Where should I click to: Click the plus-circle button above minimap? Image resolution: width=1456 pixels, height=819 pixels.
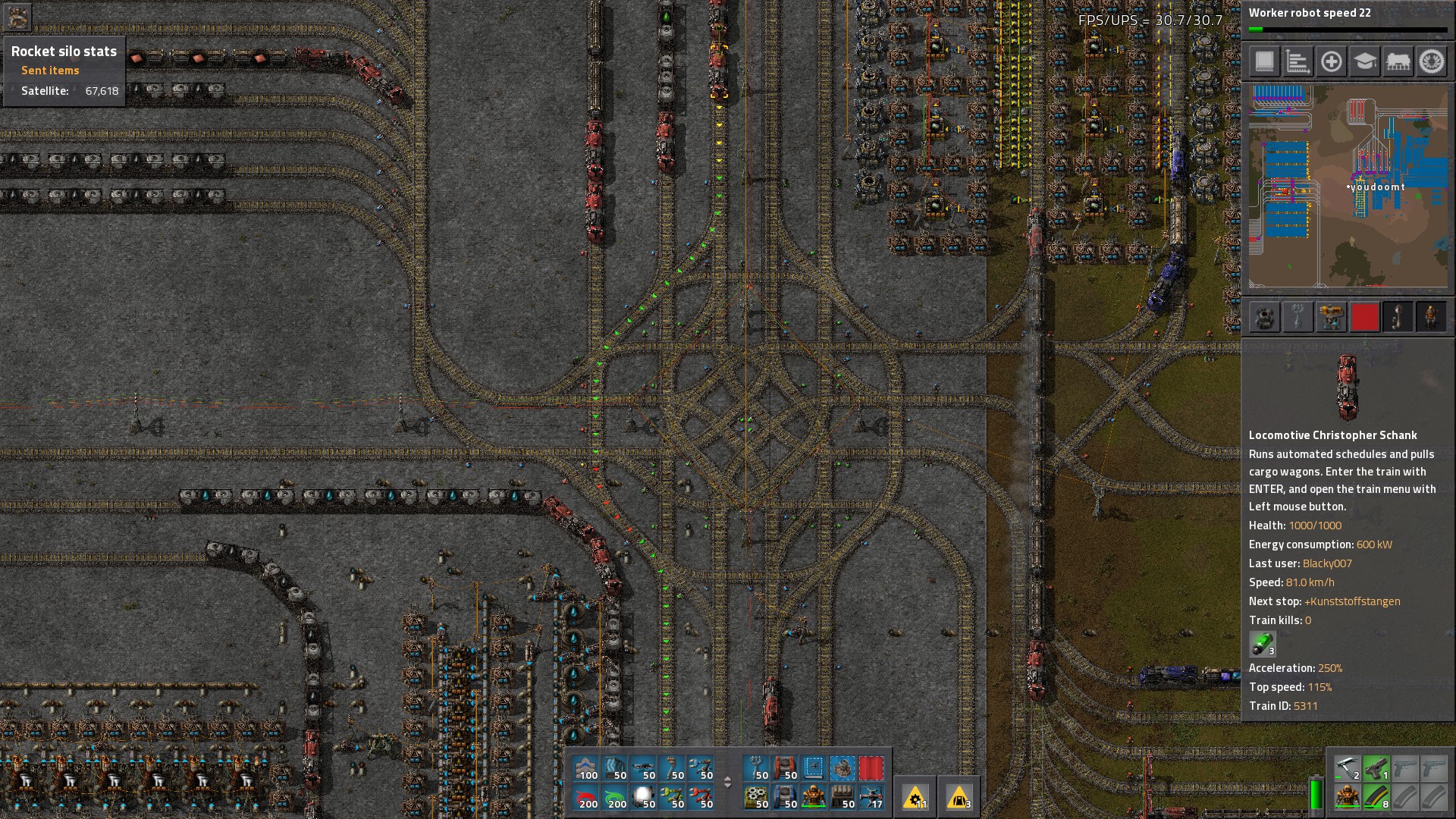1331,61
